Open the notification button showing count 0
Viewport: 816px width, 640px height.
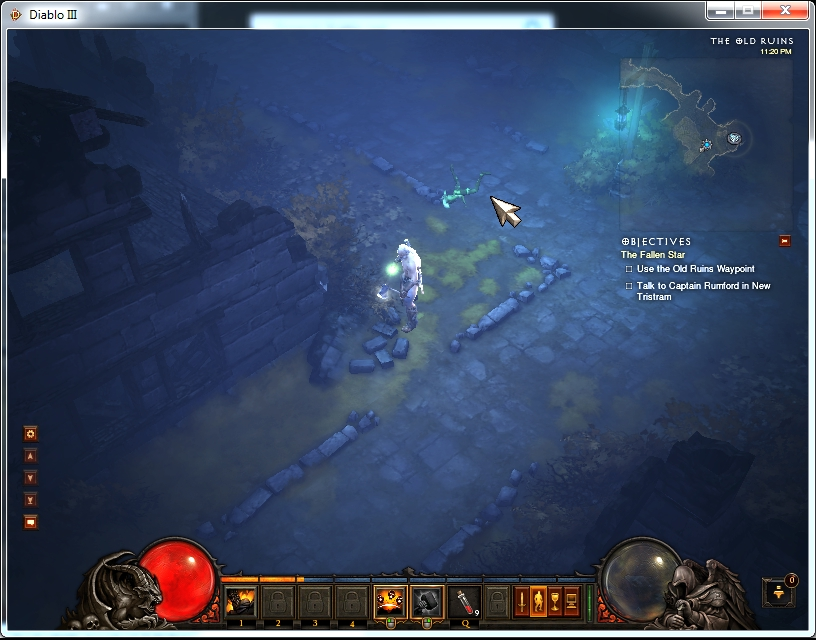click(x=779, y=591)
